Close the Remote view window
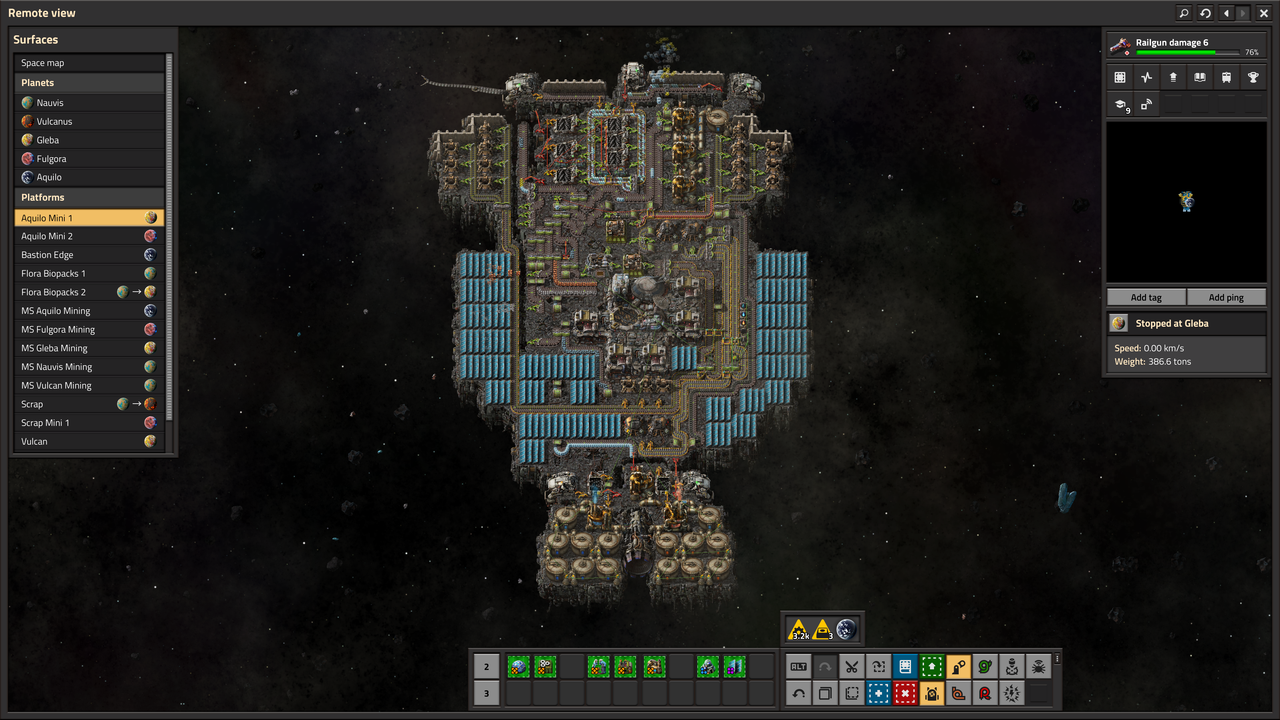 (1264, 13)
